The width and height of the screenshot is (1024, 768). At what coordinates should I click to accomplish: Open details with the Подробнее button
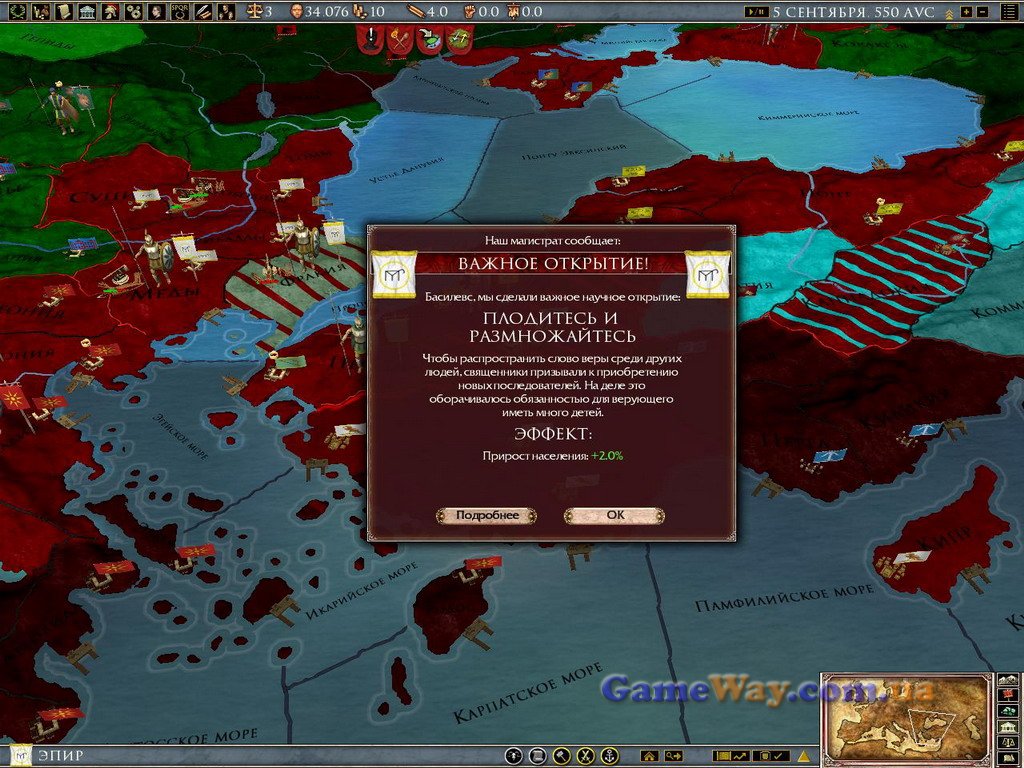pos(487,516)
